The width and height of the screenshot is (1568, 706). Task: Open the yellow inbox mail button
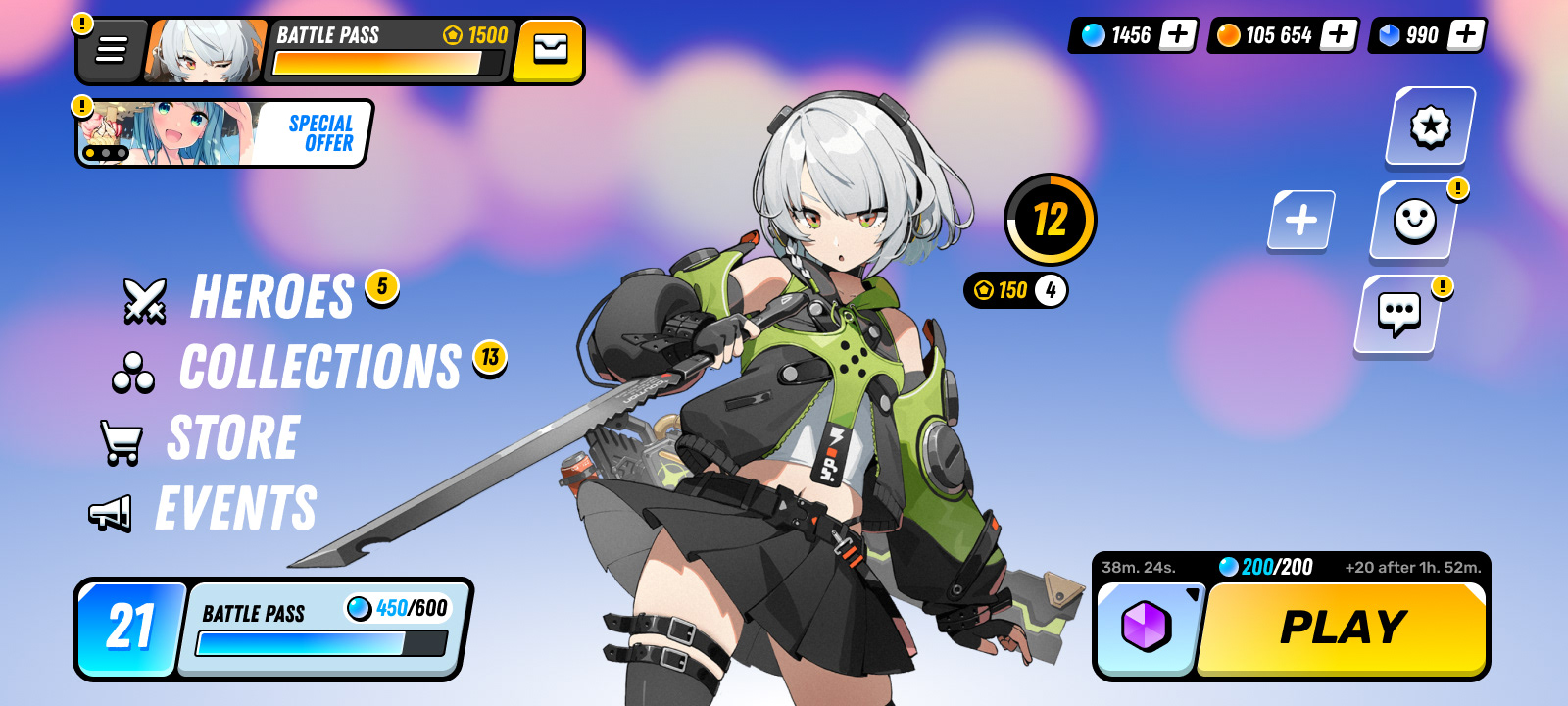pyautogui.click(x=550, y=50)
